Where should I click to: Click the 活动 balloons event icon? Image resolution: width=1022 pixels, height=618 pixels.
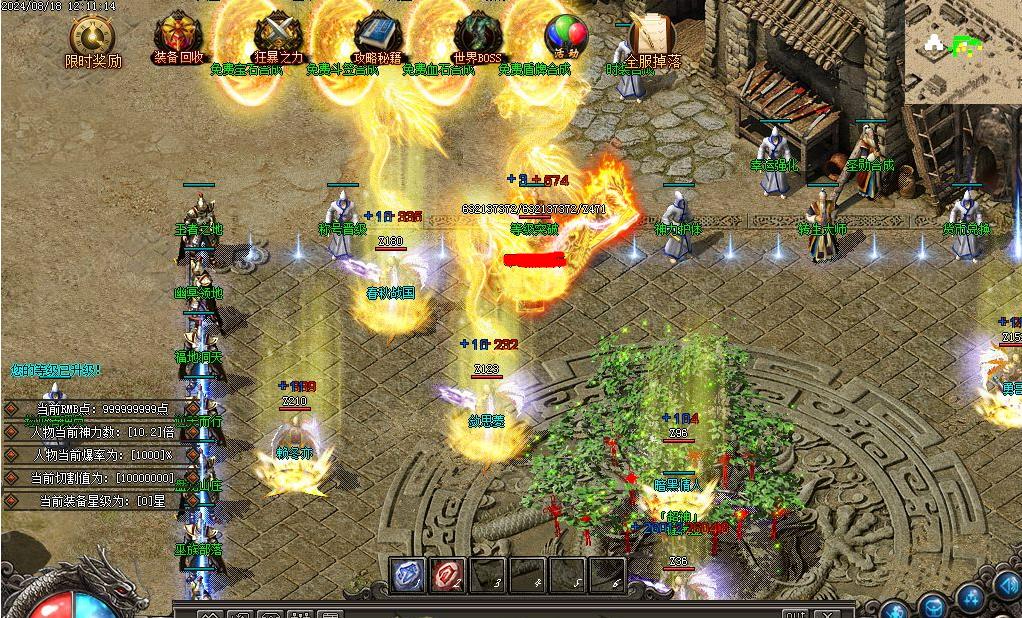point(566,35)
